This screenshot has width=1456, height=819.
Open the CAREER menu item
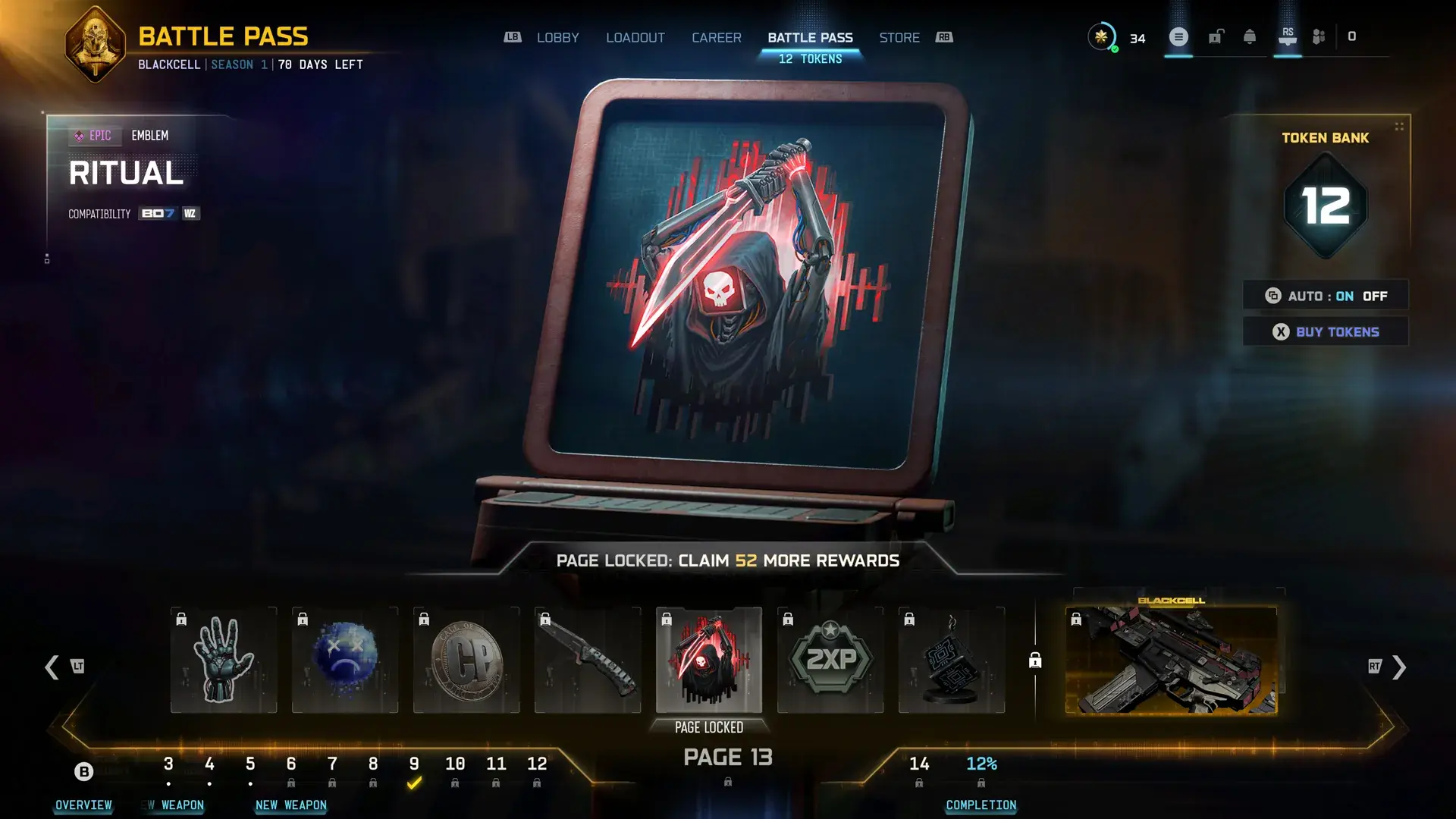(x=716, y=37)
